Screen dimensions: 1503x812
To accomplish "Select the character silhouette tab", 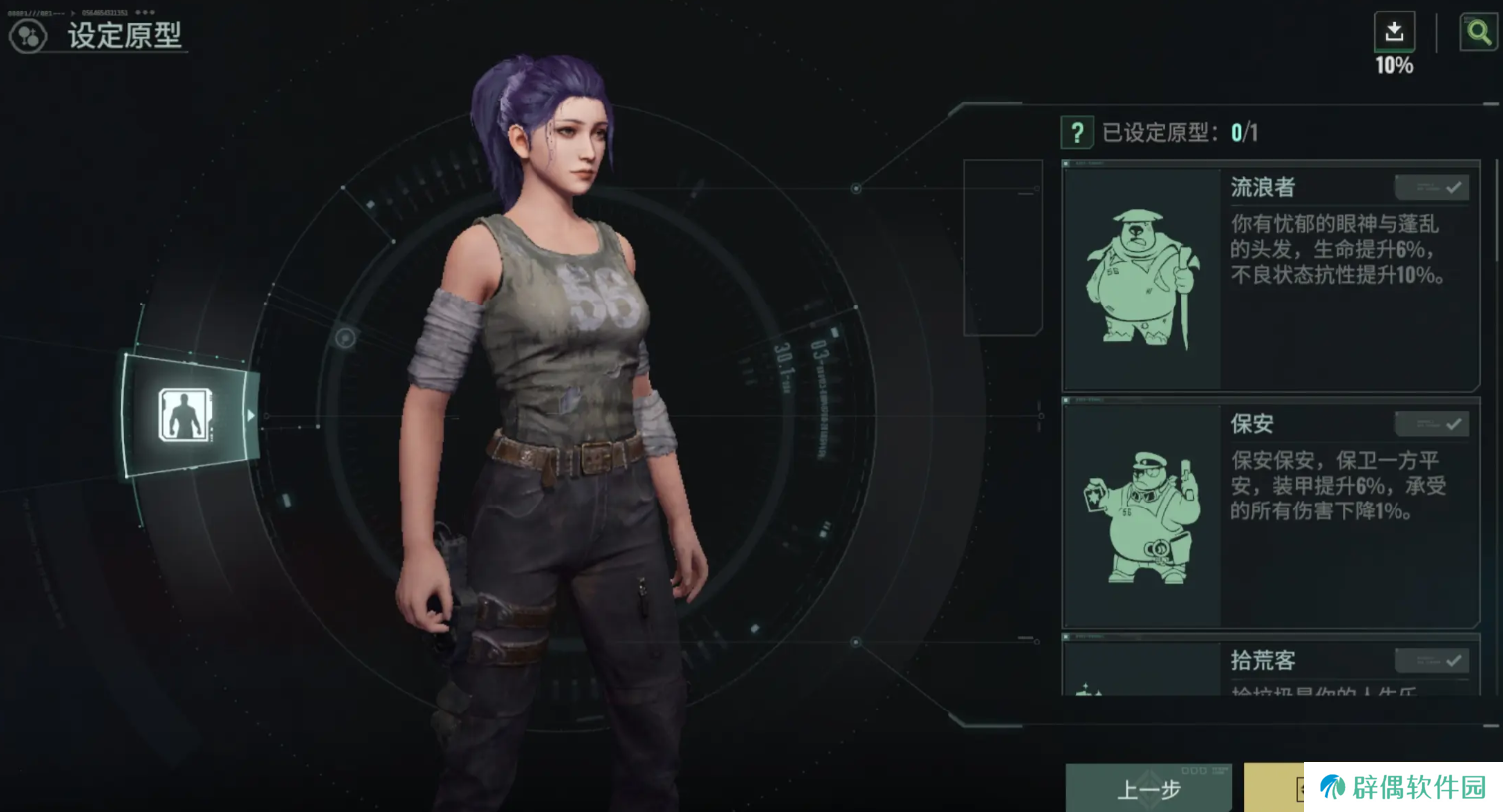I will click(x=185, y=415).
